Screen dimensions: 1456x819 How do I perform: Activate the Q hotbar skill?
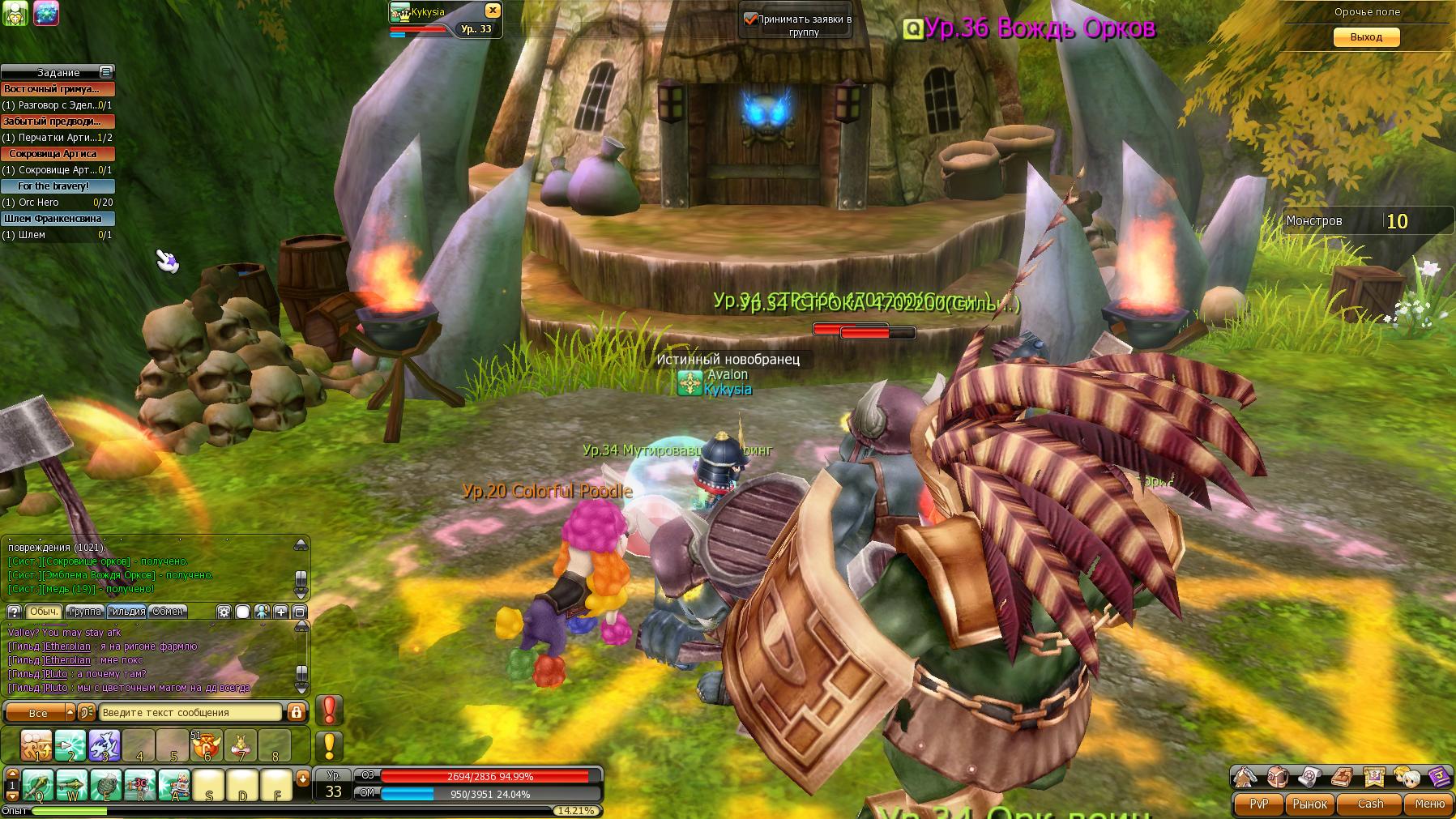[x=37, y=786]
